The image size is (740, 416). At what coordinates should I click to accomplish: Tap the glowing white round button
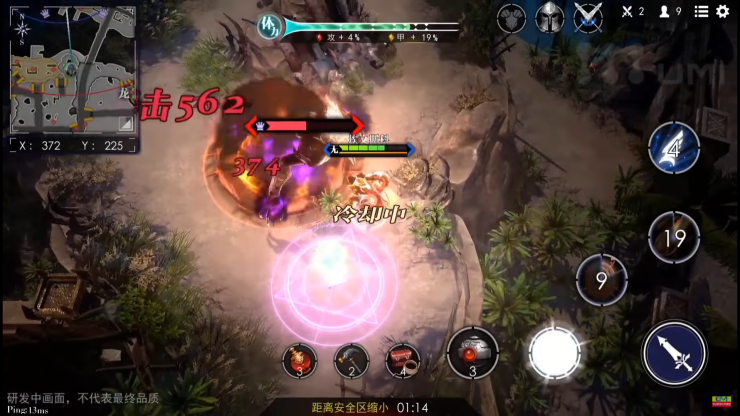coord(554,352)
